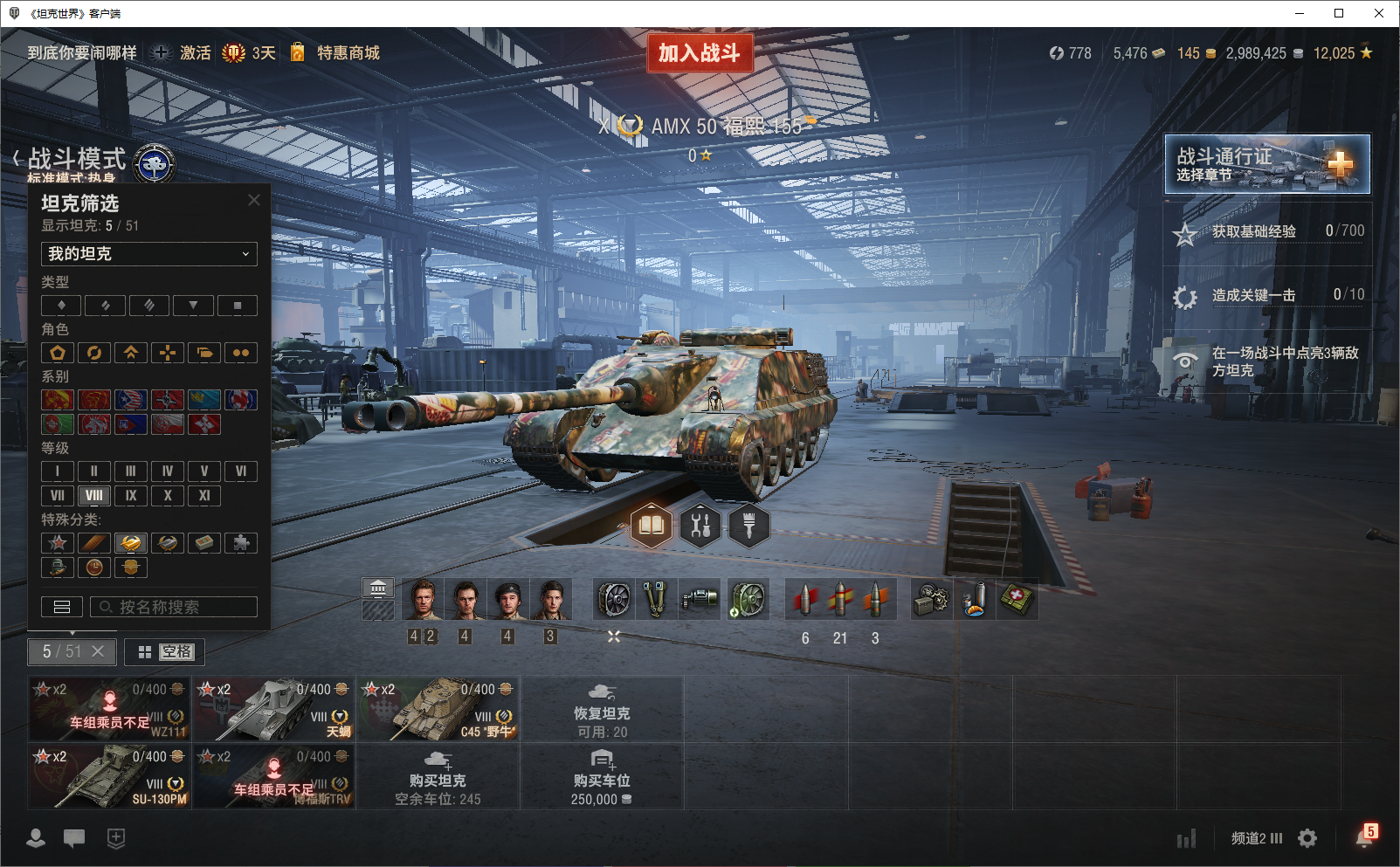1400x867 pixels.
Task: Toggle the tier VIII filter
Action: [94, 496]
